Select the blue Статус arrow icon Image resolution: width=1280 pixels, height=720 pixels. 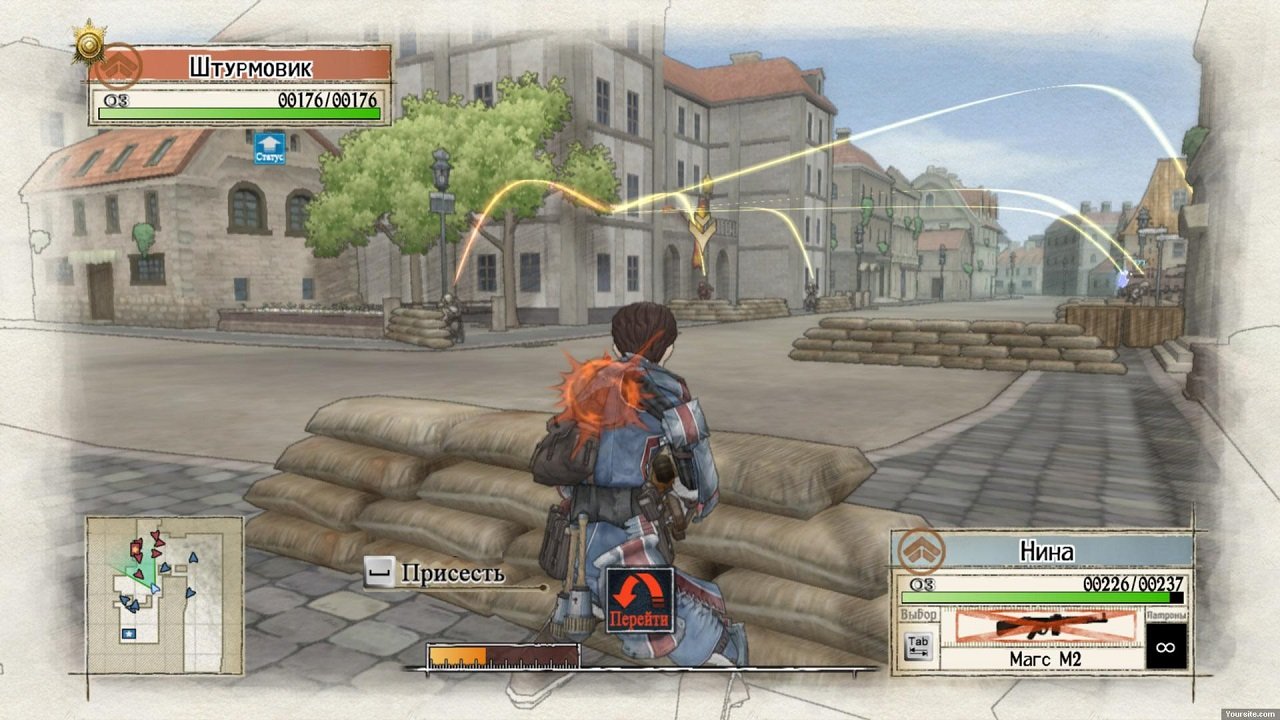(267, 146)
